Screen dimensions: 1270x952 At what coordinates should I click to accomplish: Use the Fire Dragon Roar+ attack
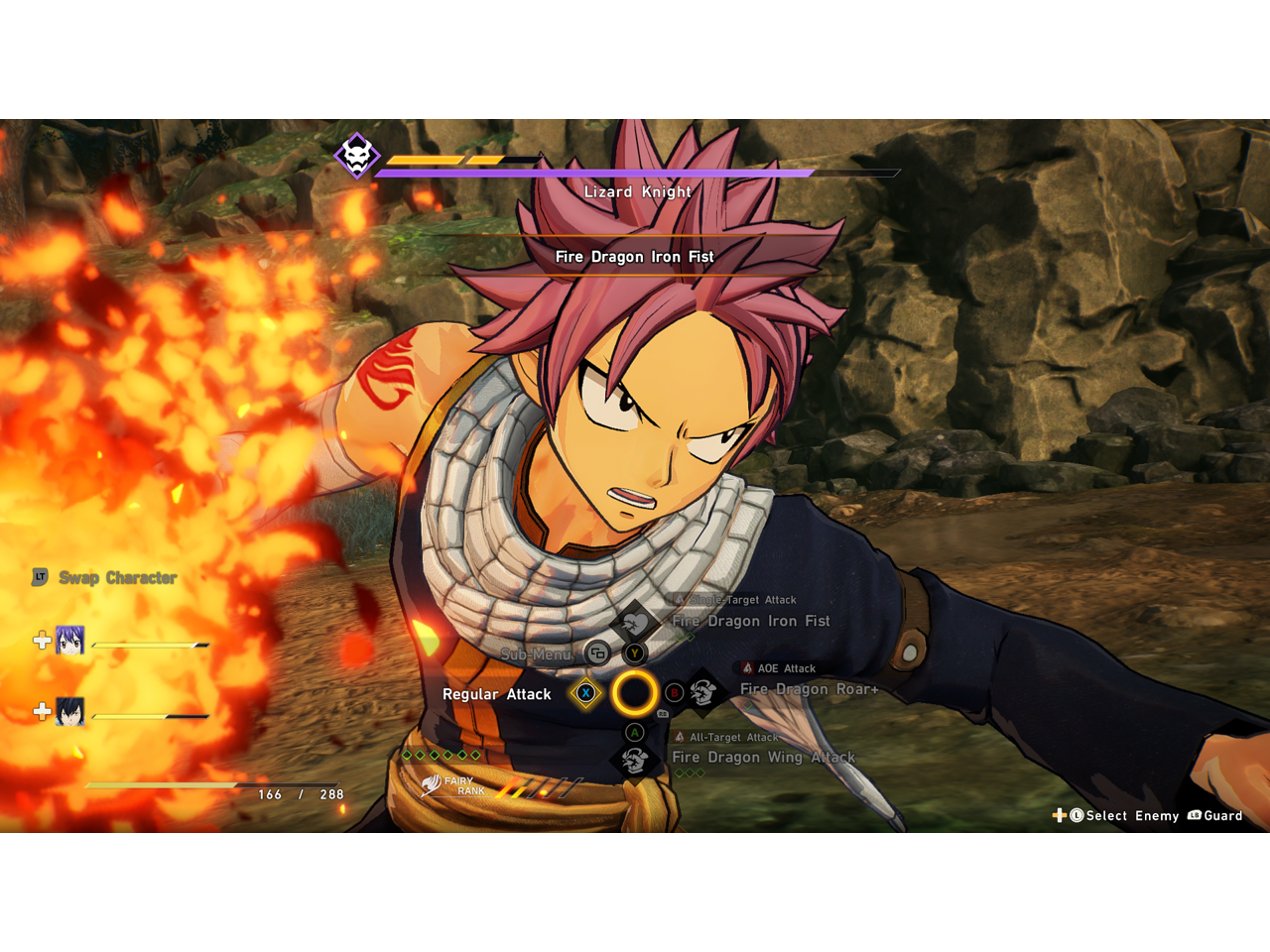[x=809, y=689]
